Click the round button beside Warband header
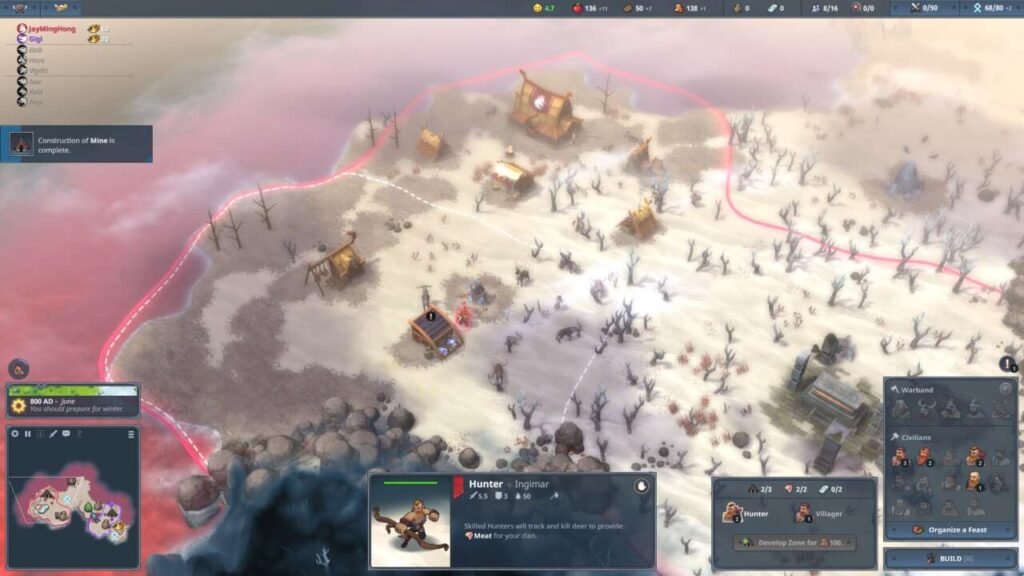 point(1005,389)
